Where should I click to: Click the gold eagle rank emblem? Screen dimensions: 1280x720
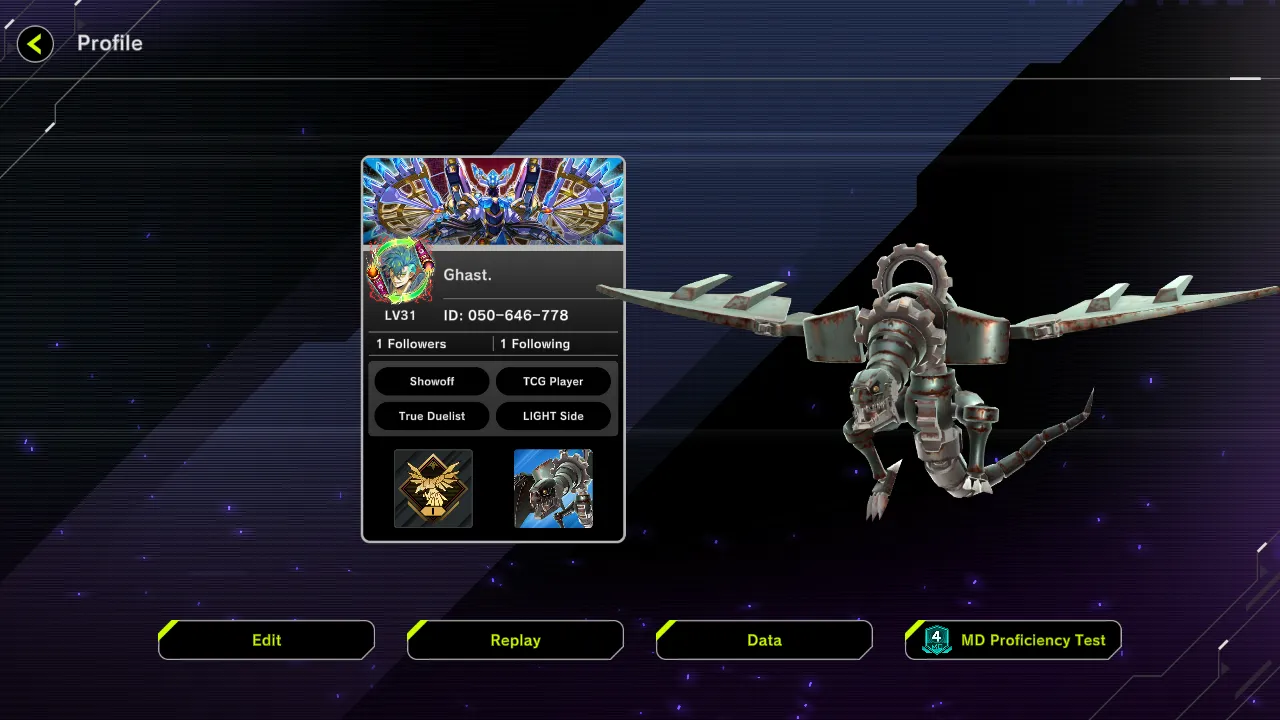pos(433,488)
